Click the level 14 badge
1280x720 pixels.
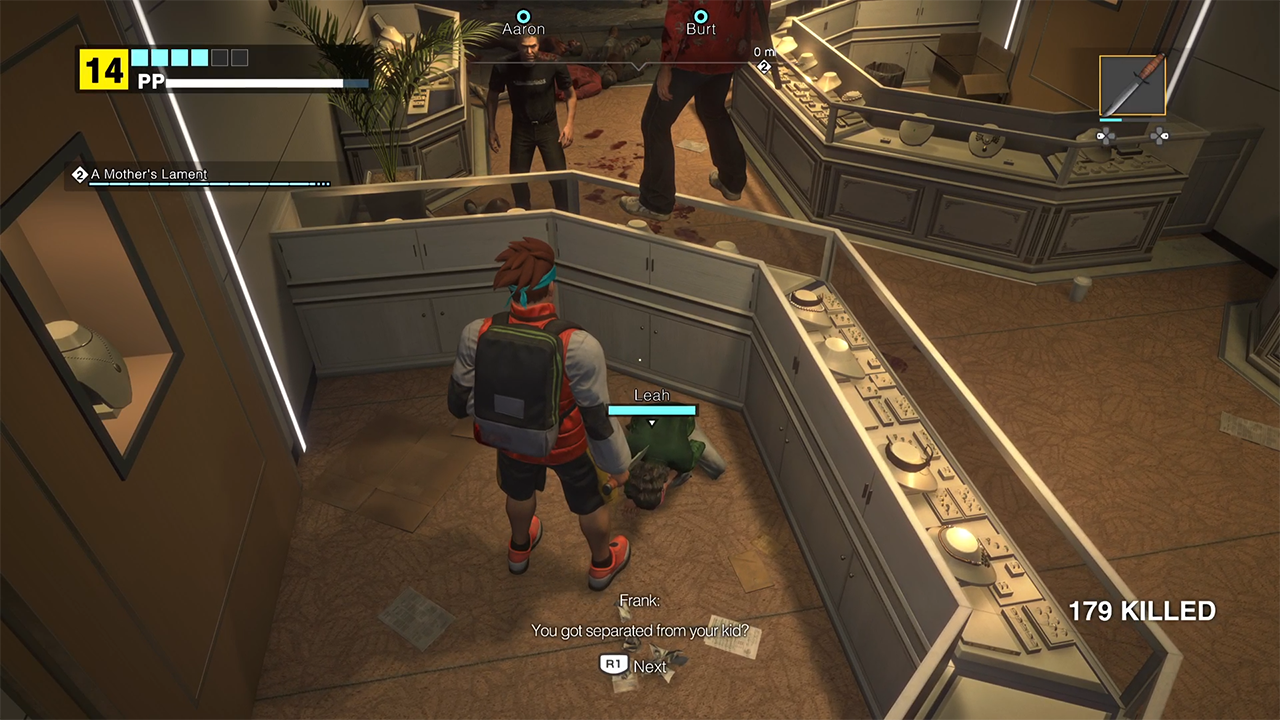104,70
